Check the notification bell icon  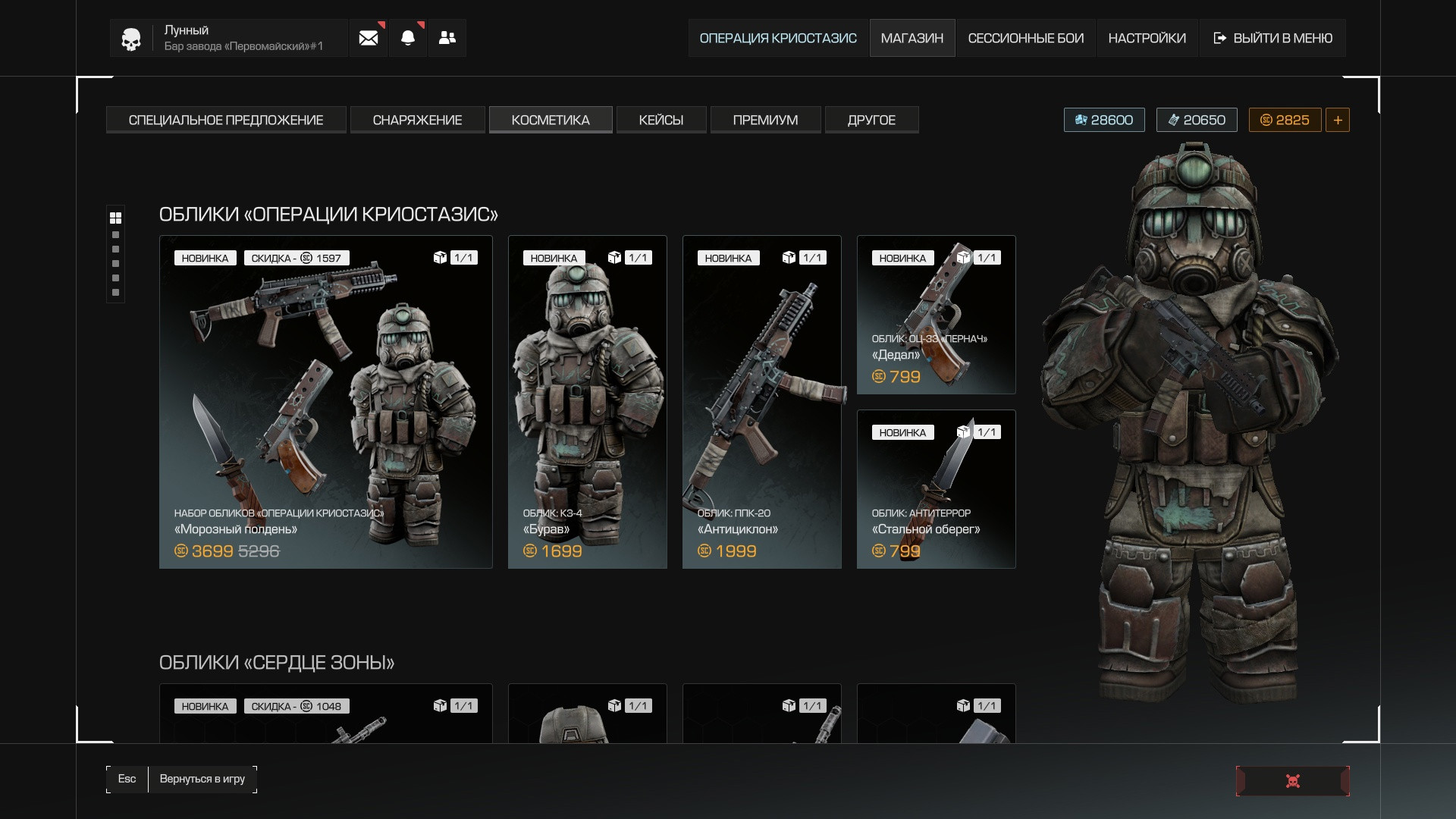408,38
